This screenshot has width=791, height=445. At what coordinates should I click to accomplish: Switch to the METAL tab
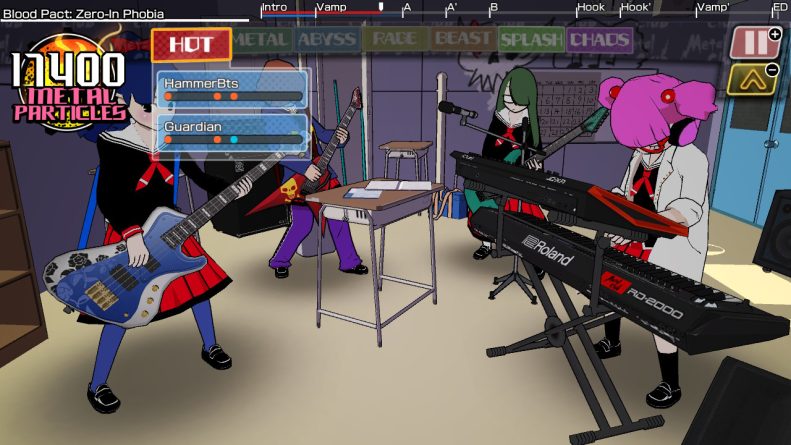click(262, 40)
